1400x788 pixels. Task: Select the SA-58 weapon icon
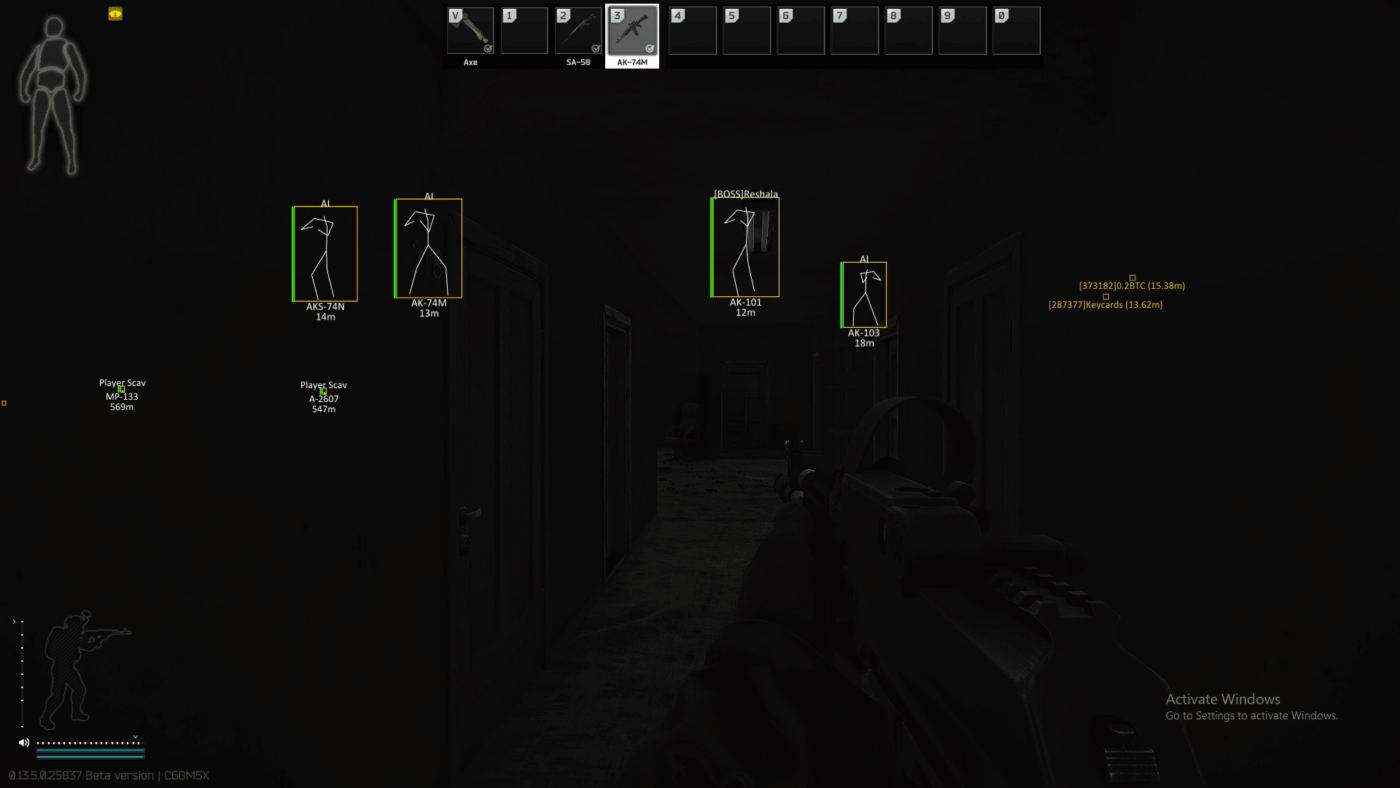pyautogui.click(x=578, y=30)
